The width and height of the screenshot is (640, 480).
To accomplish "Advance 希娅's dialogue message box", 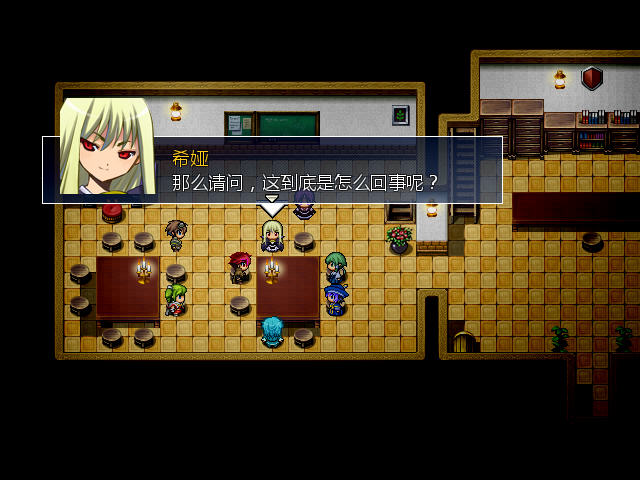I will pos(310,170).
